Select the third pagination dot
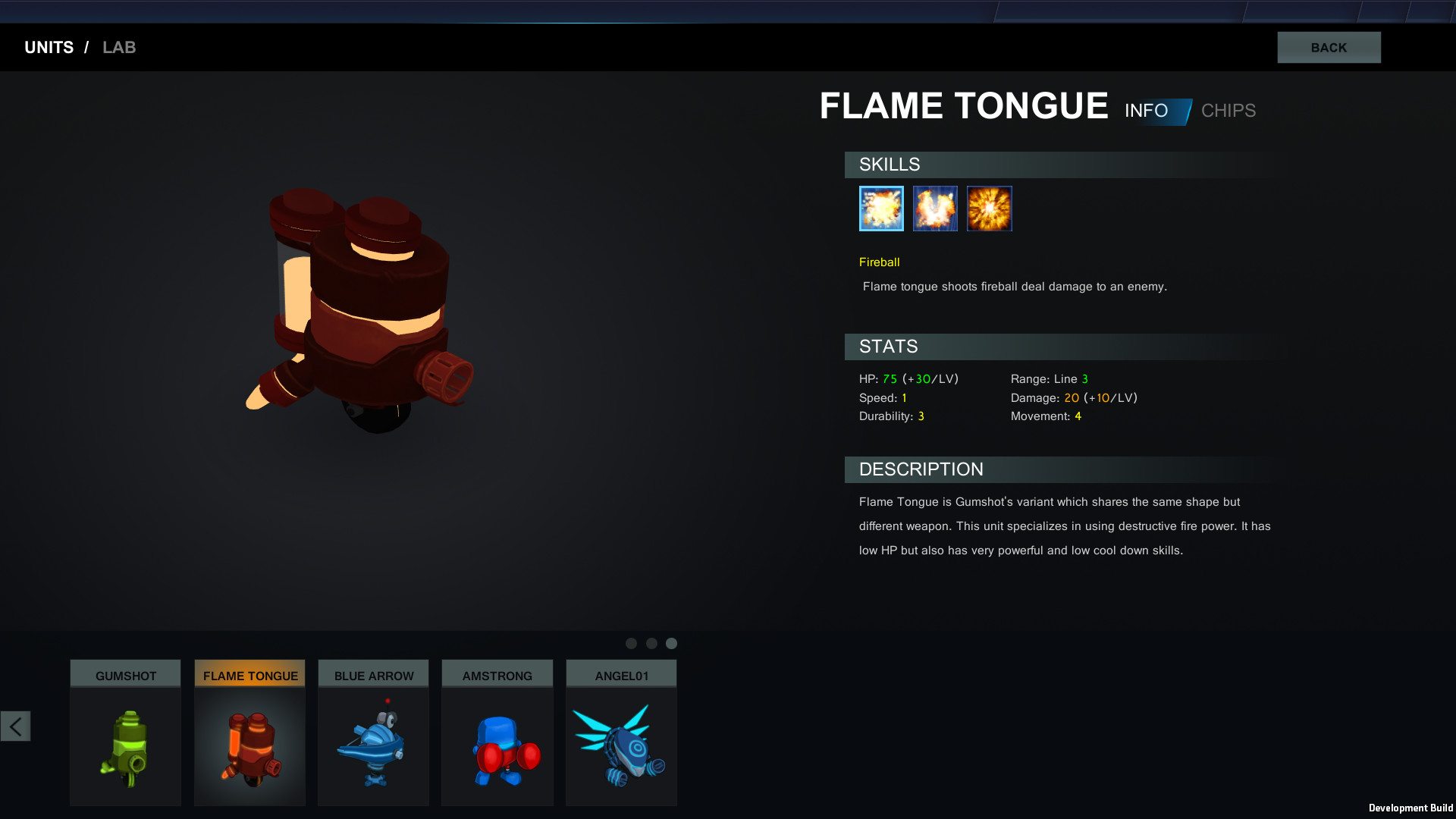1456x819 pixels. click(672, 643)
